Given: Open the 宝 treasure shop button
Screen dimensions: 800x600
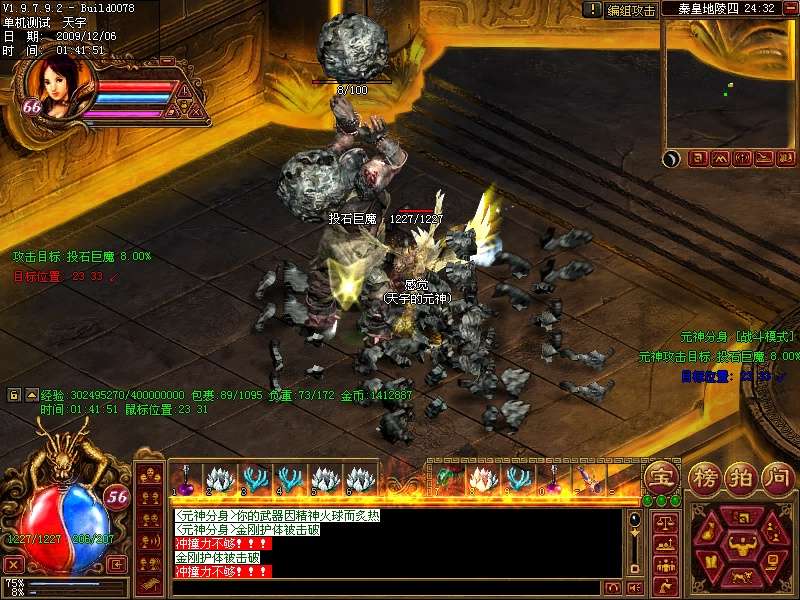Looking at the screenshot, I should (660, 475).
